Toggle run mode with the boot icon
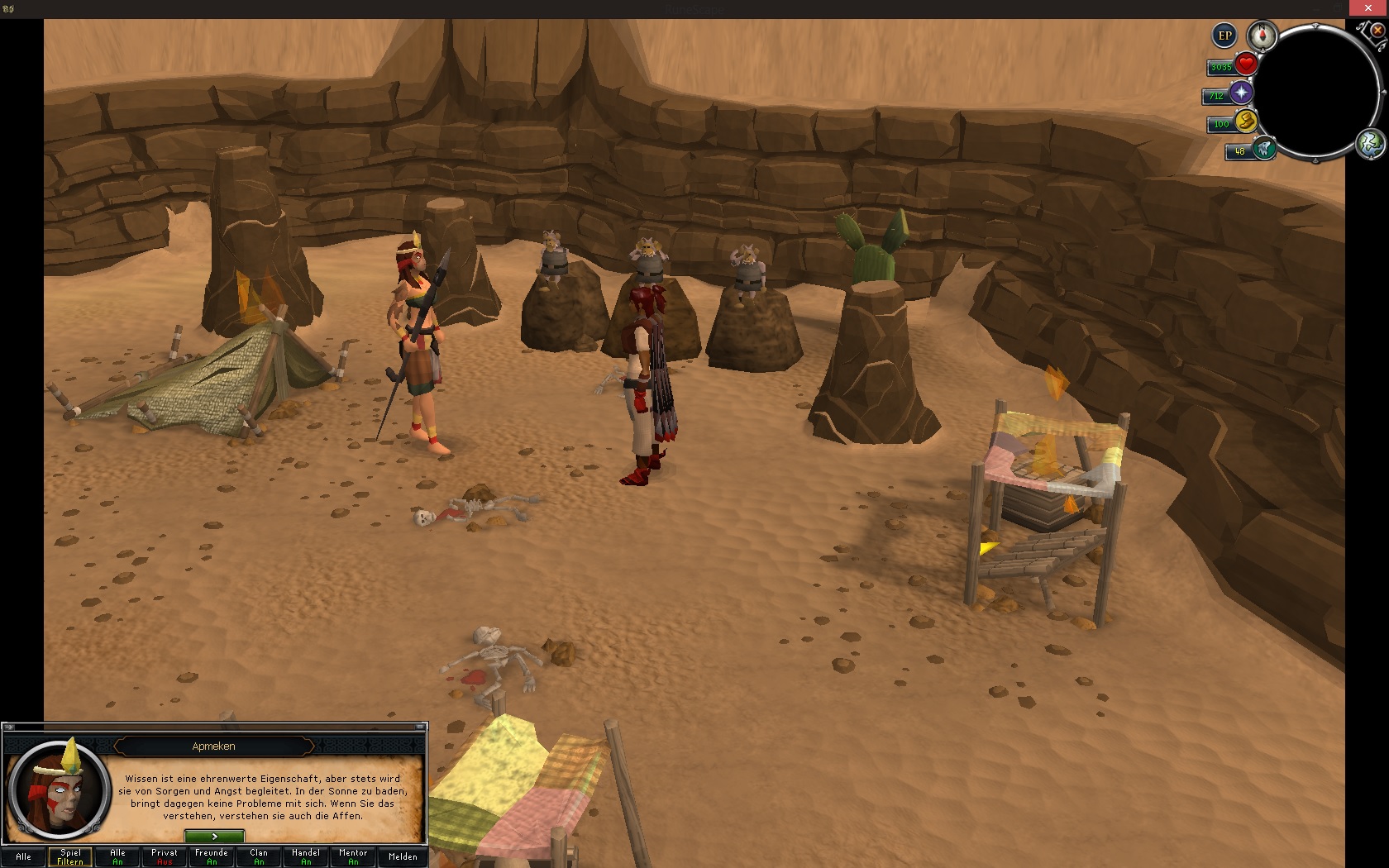Viewport: 1389px width, 868px height. pyautogui.click(x=1246, y=122)
